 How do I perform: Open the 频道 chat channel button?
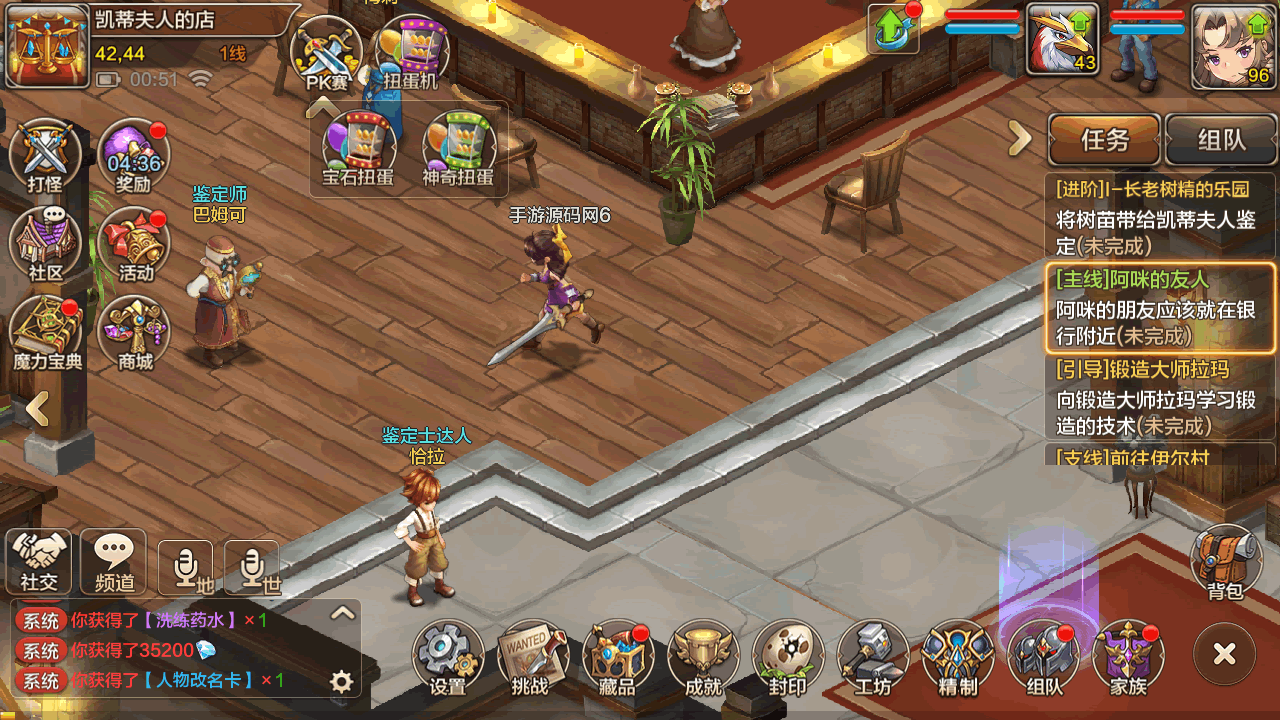click(x=113, y=561)
